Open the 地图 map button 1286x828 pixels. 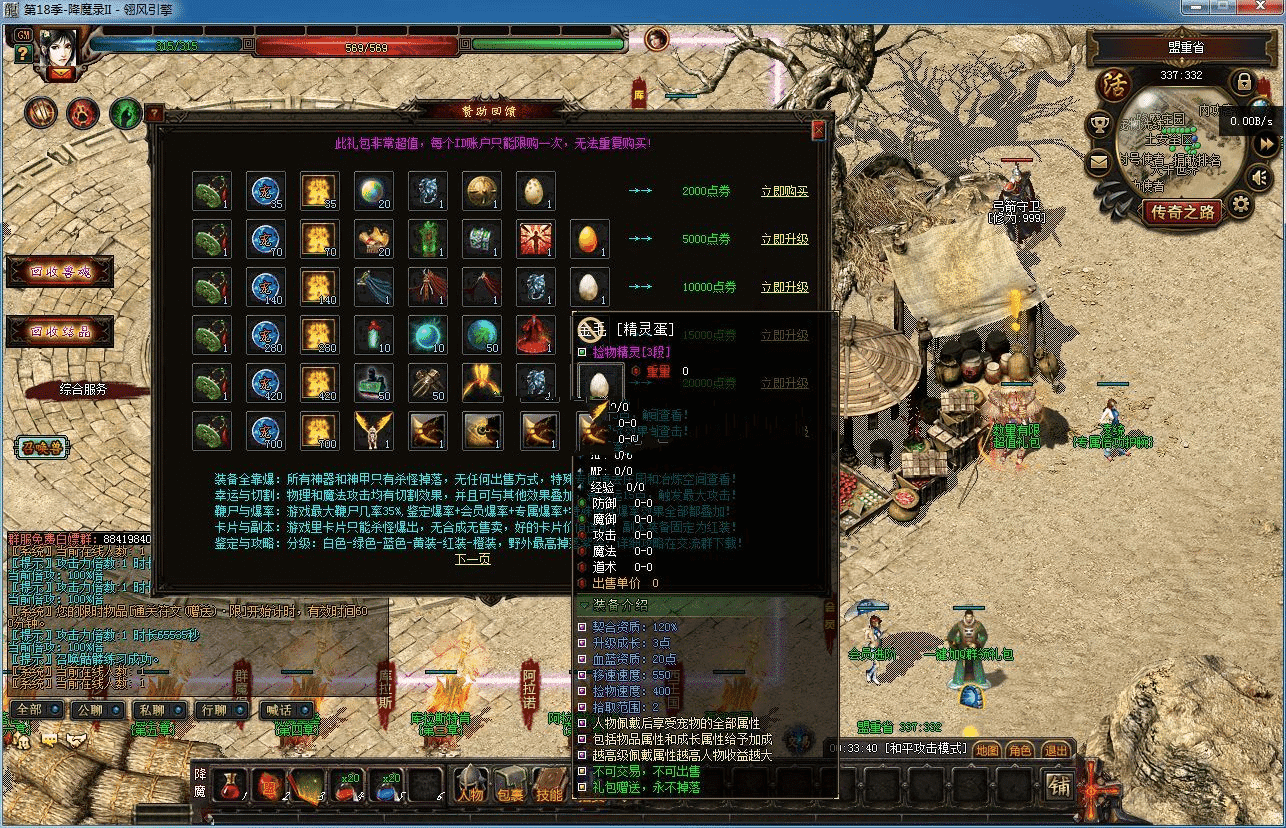[986, 750]
